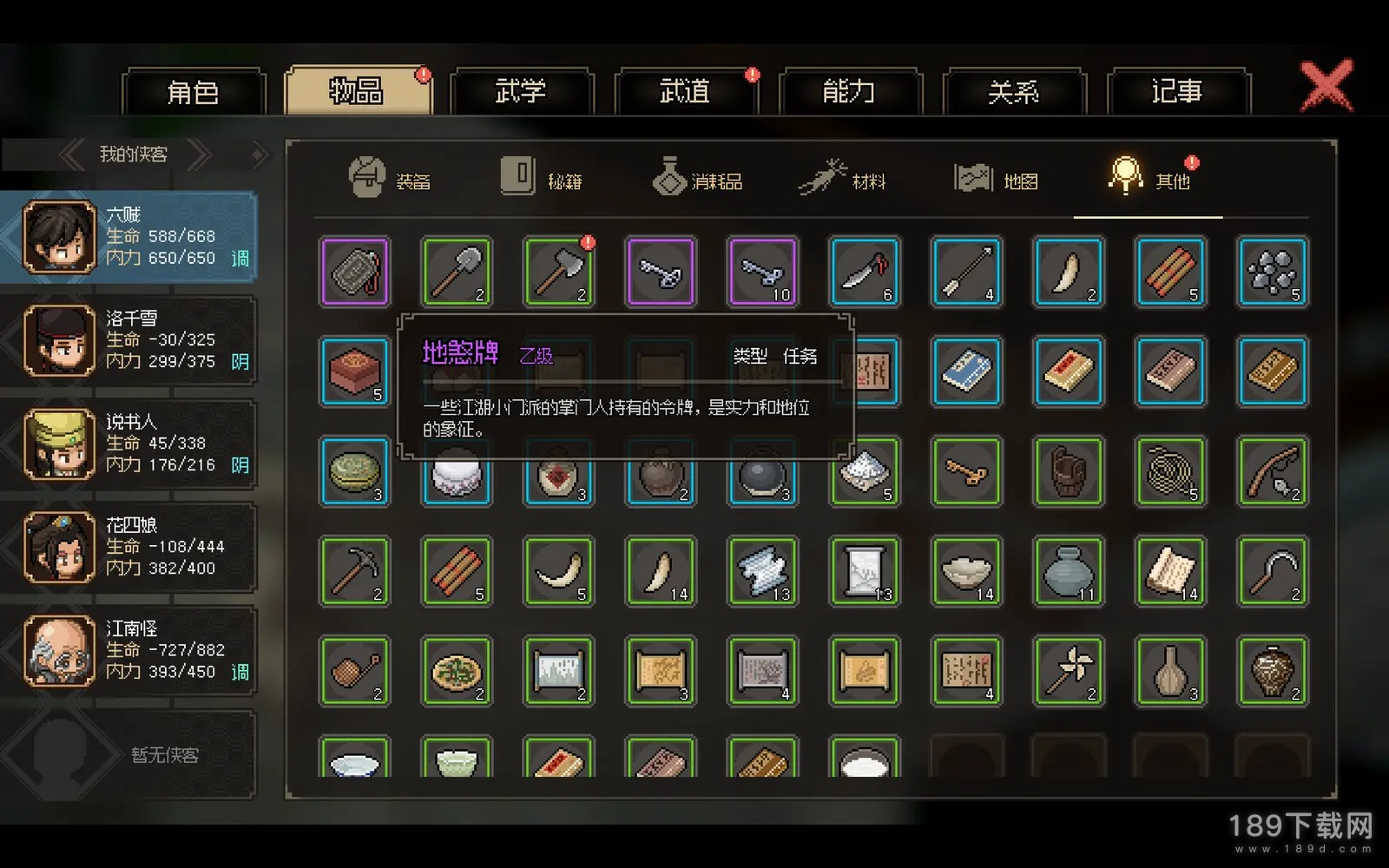
Task: Click the axe item with red alert
Action: [x=558, y=272]
